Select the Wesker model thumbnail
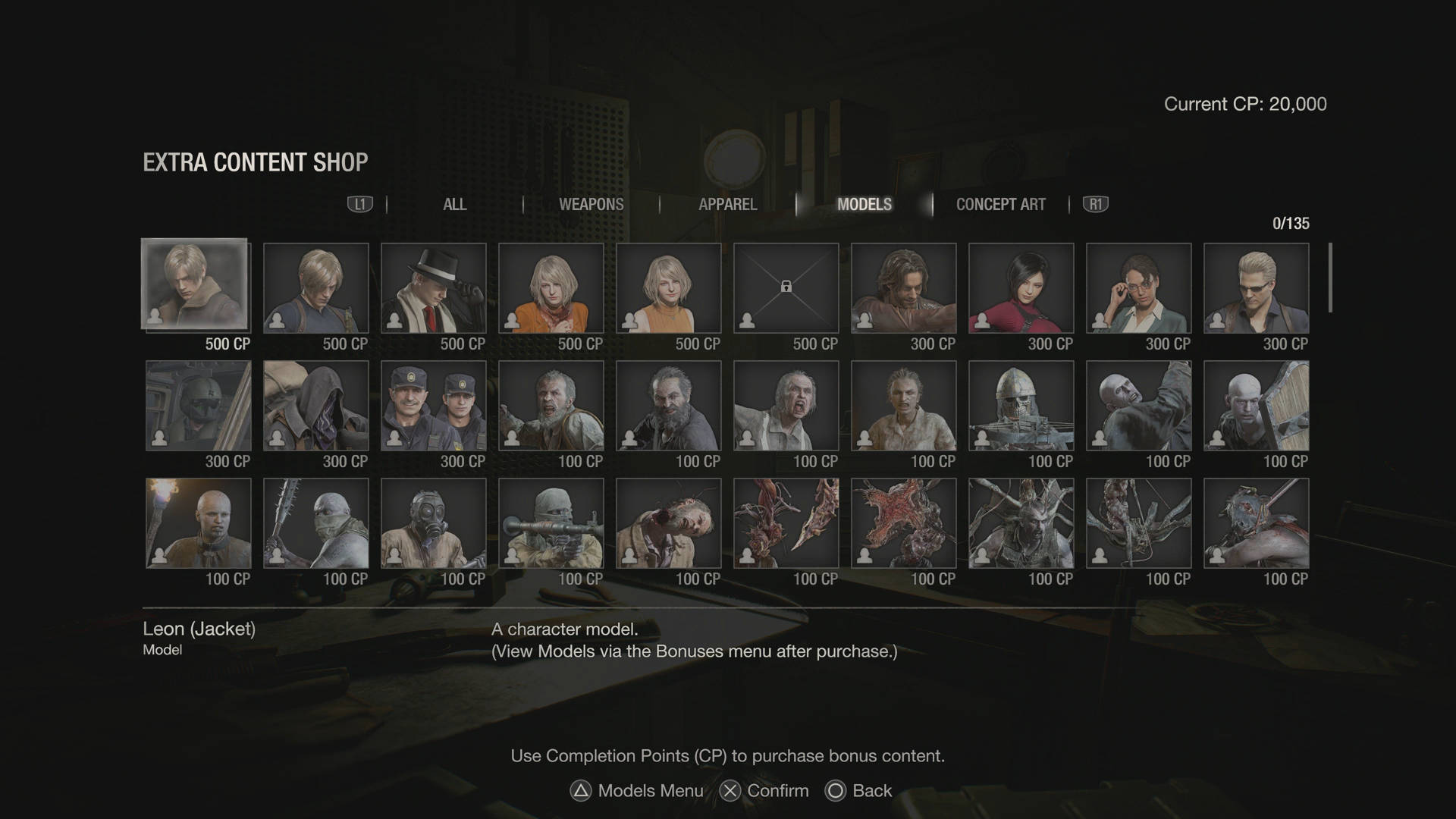 point(1256,288)
